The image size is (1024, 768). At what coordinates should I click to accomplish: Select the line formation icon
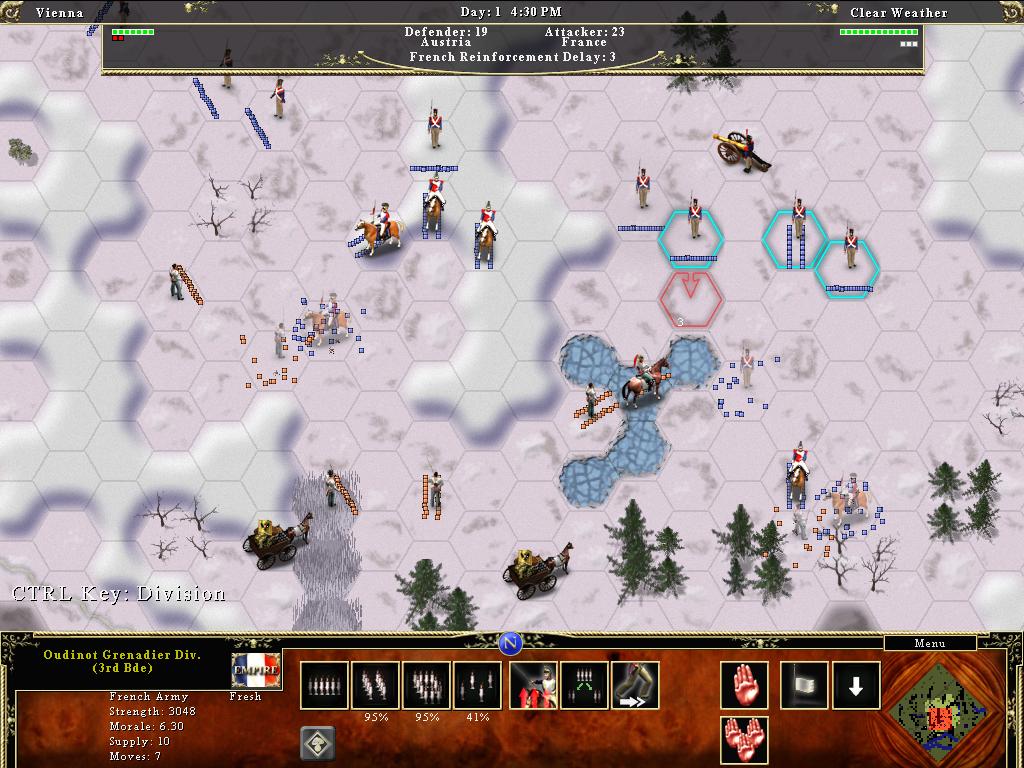pyautogui.click(x=324, y=685)
